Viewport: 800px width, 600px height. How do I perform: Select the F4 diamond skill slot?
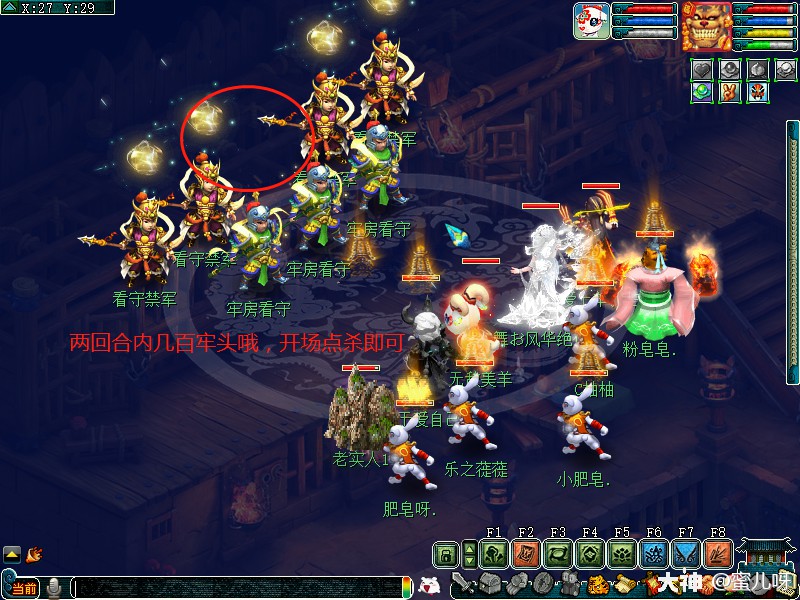[590, 554]
